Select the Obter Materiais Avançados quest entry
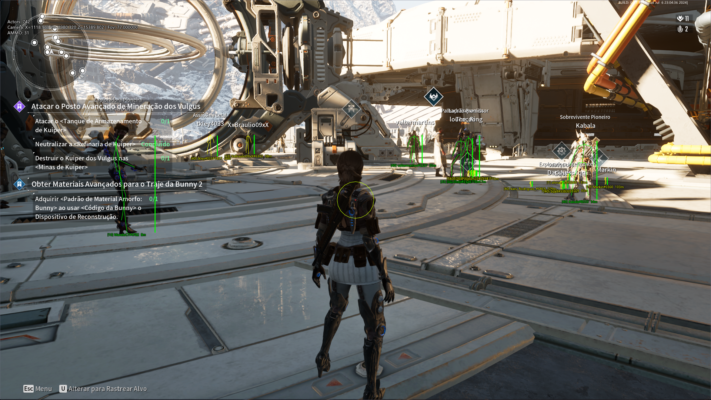The height and width of the screenshot is (400, 711). click(116, 184)
